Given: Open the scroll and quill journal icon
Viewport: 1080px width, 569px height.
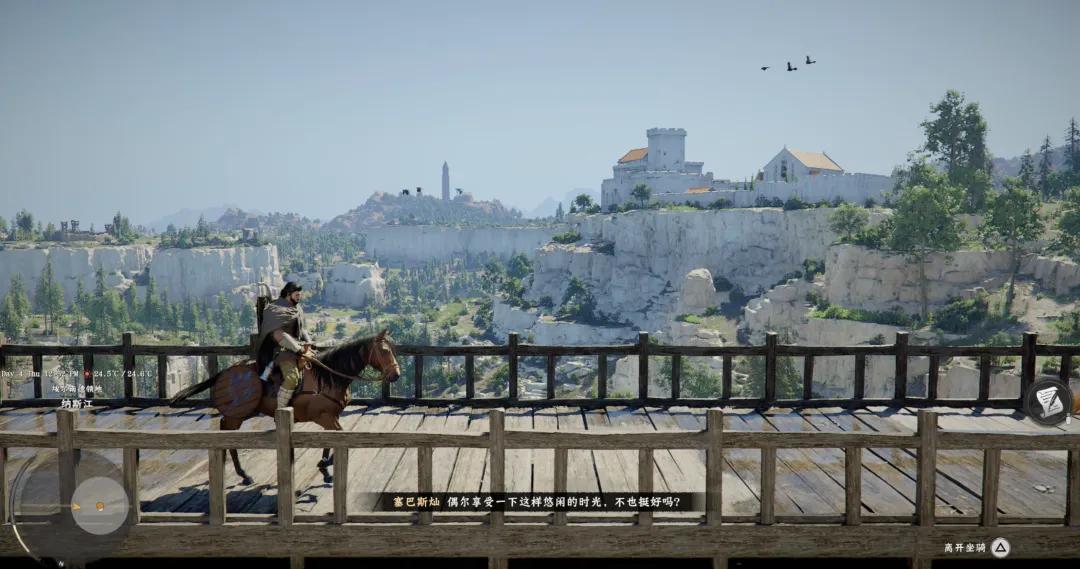Looking at the screenshot, I should pos(1049,402).
